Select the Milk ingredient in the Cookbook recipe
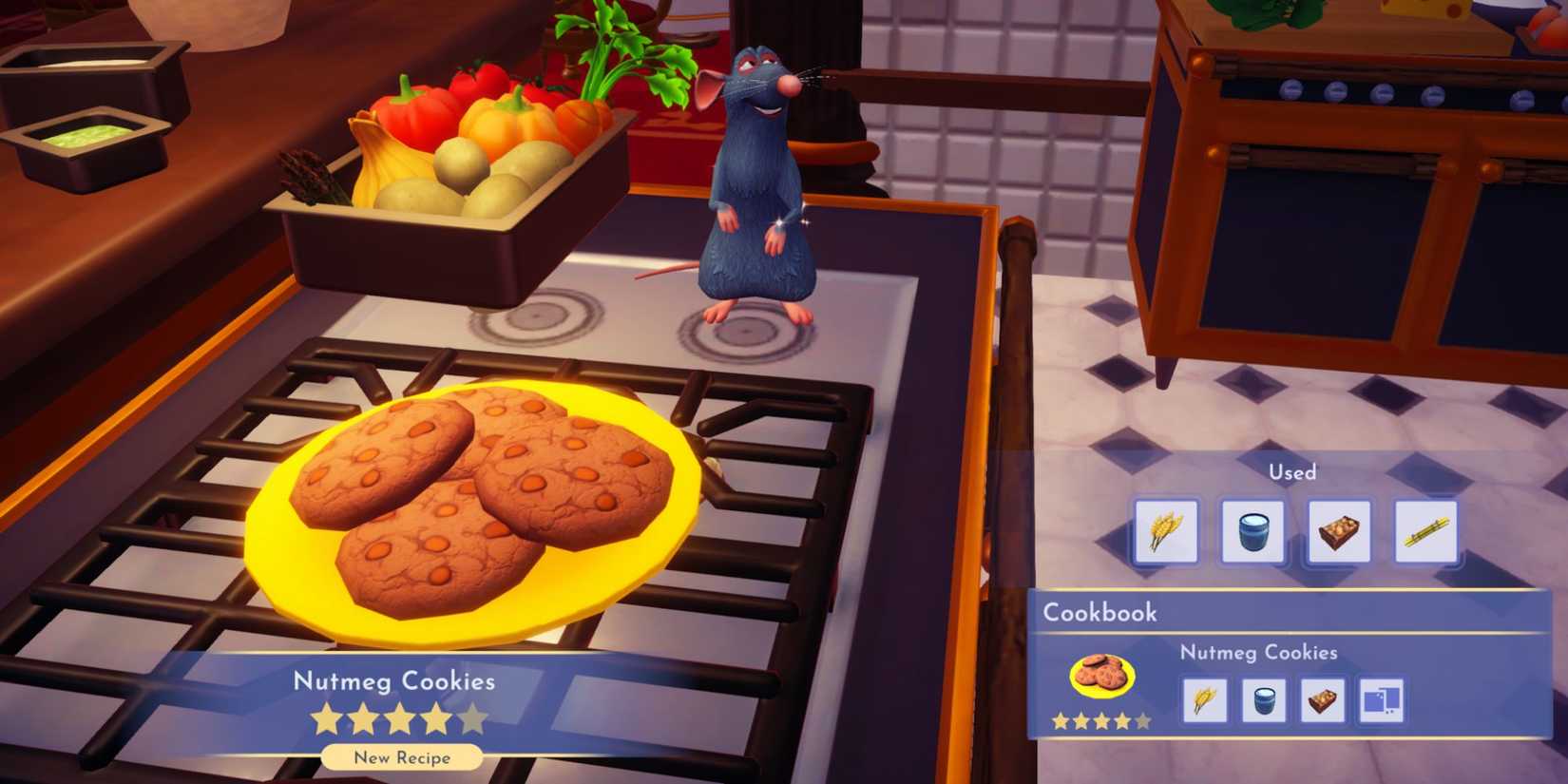This screenshot has width=1568, height=784. (1265, 700)
